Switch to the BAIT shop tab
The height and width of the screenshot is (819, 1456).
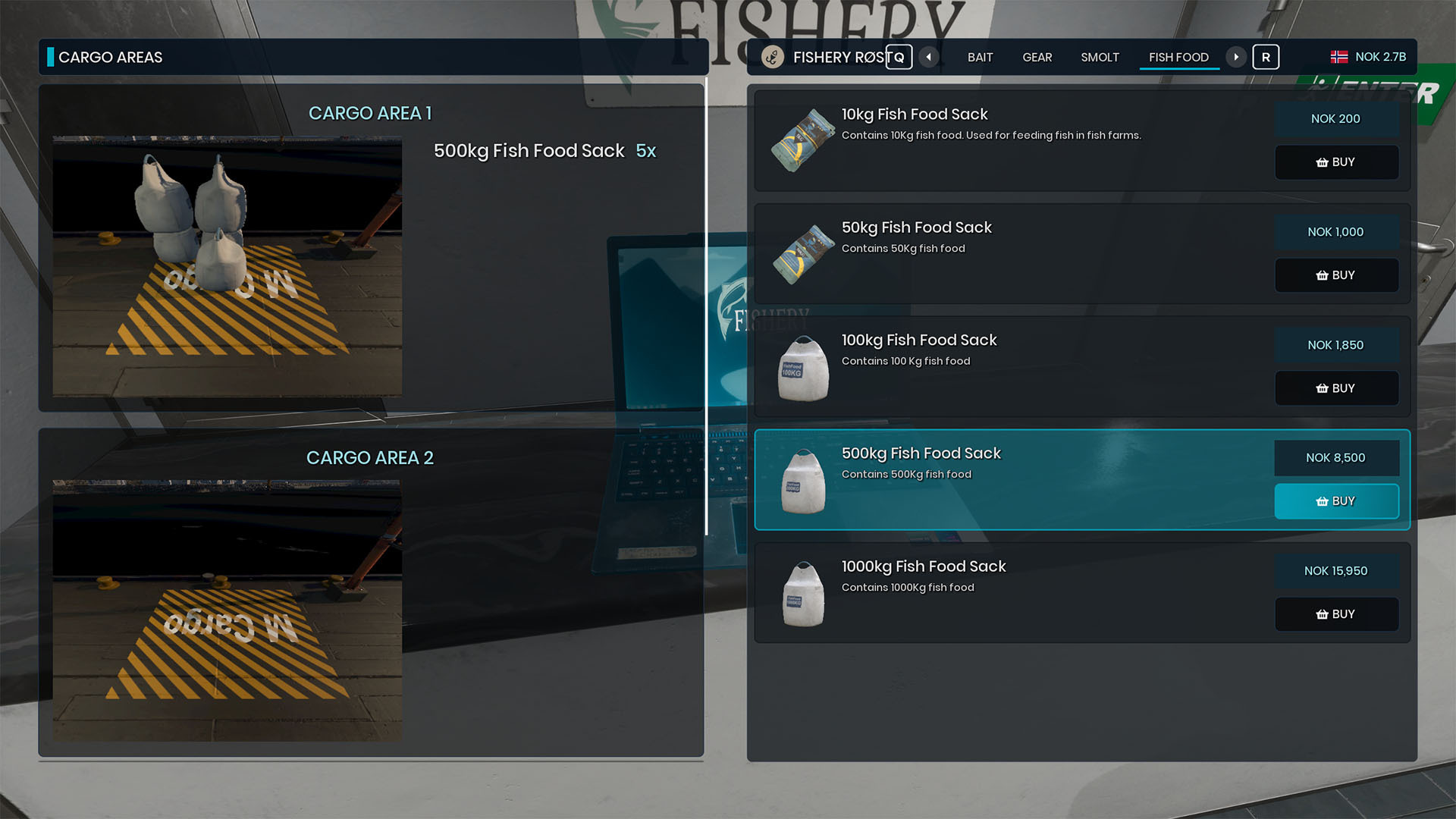[980, 58]
